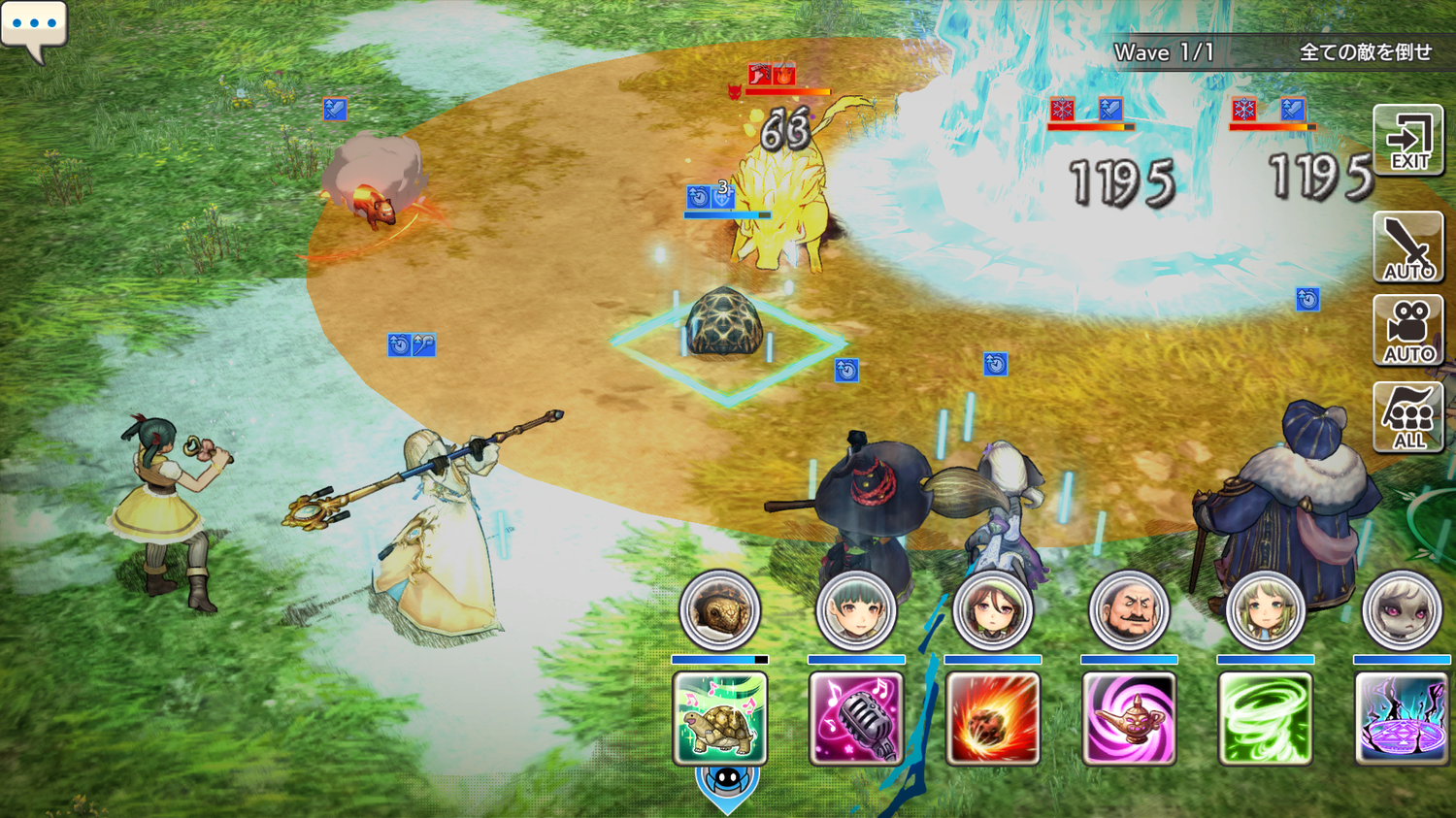Activate the ALL party command button

(1408, 417)
